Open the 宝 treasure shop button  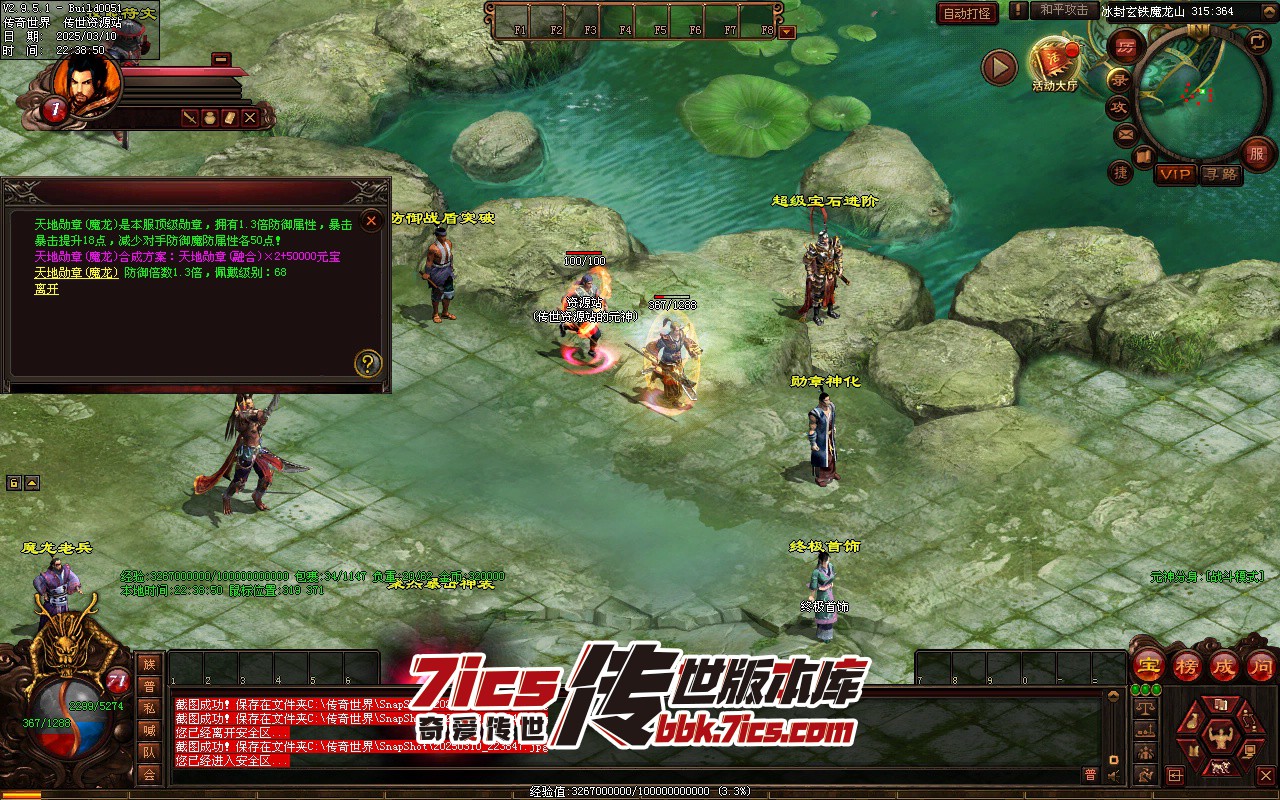[x=1149, y=664]
